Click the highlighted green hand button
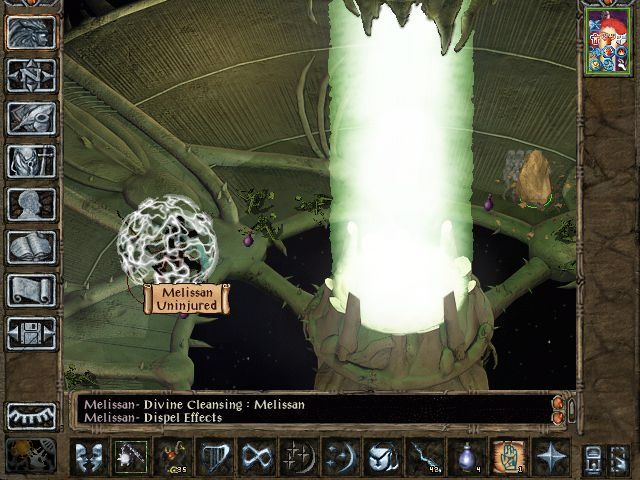The height and width of the screenshot is (480, 640). point(508,457)
